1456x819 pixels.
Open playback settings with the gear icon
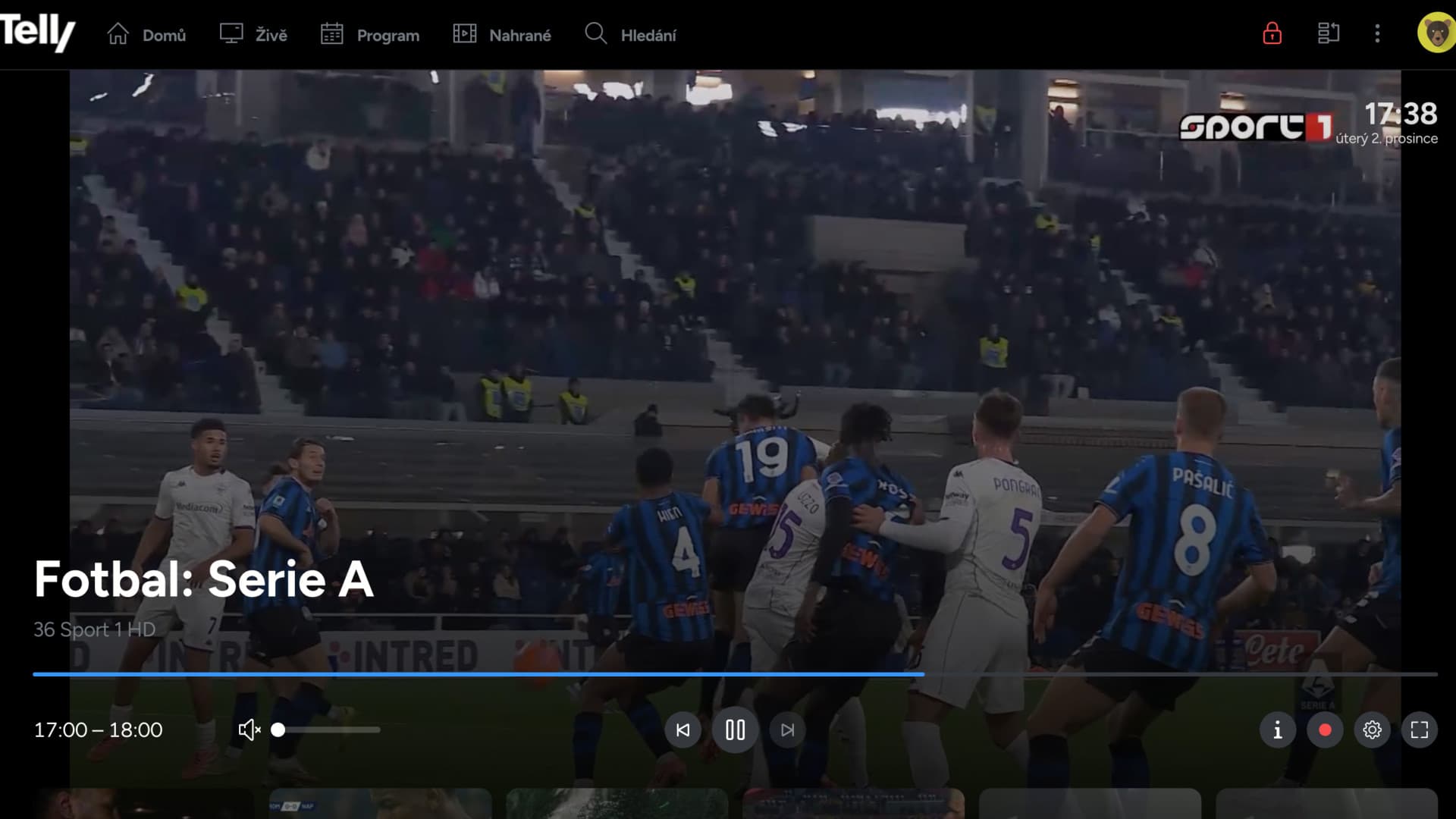point(1373,730)
